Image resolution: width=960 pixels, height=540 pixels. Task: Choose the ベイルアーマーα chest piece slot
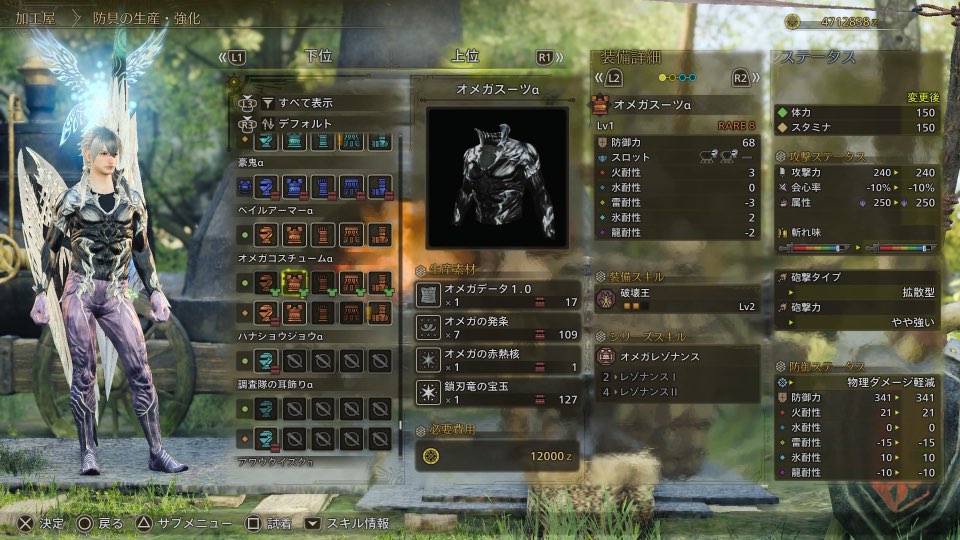(294, 234)
